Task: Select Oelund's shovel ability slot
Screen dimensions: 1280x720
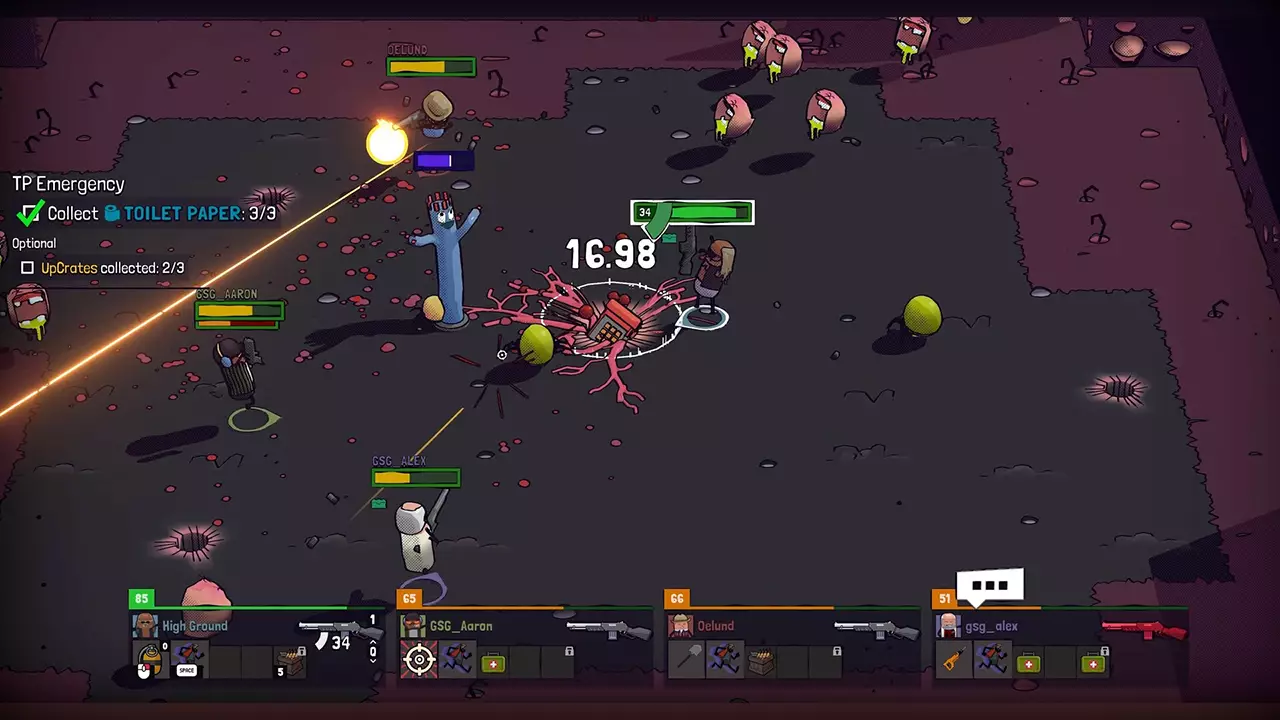Action: coord(686,660)
